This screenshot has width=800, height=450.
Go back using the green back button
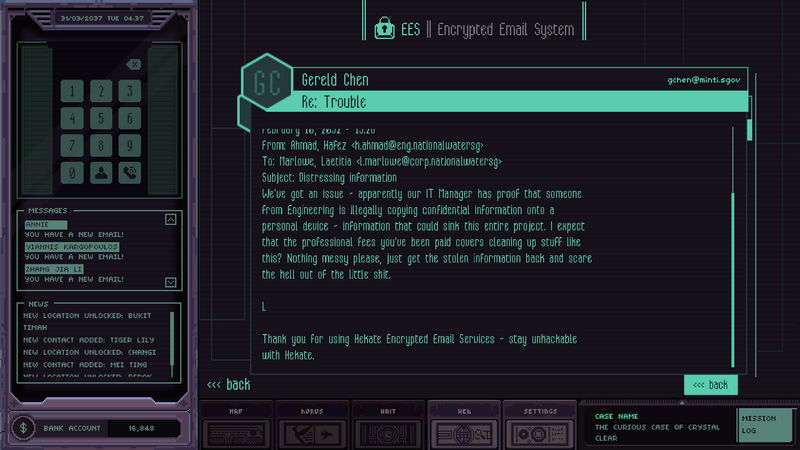coord(710,385)
